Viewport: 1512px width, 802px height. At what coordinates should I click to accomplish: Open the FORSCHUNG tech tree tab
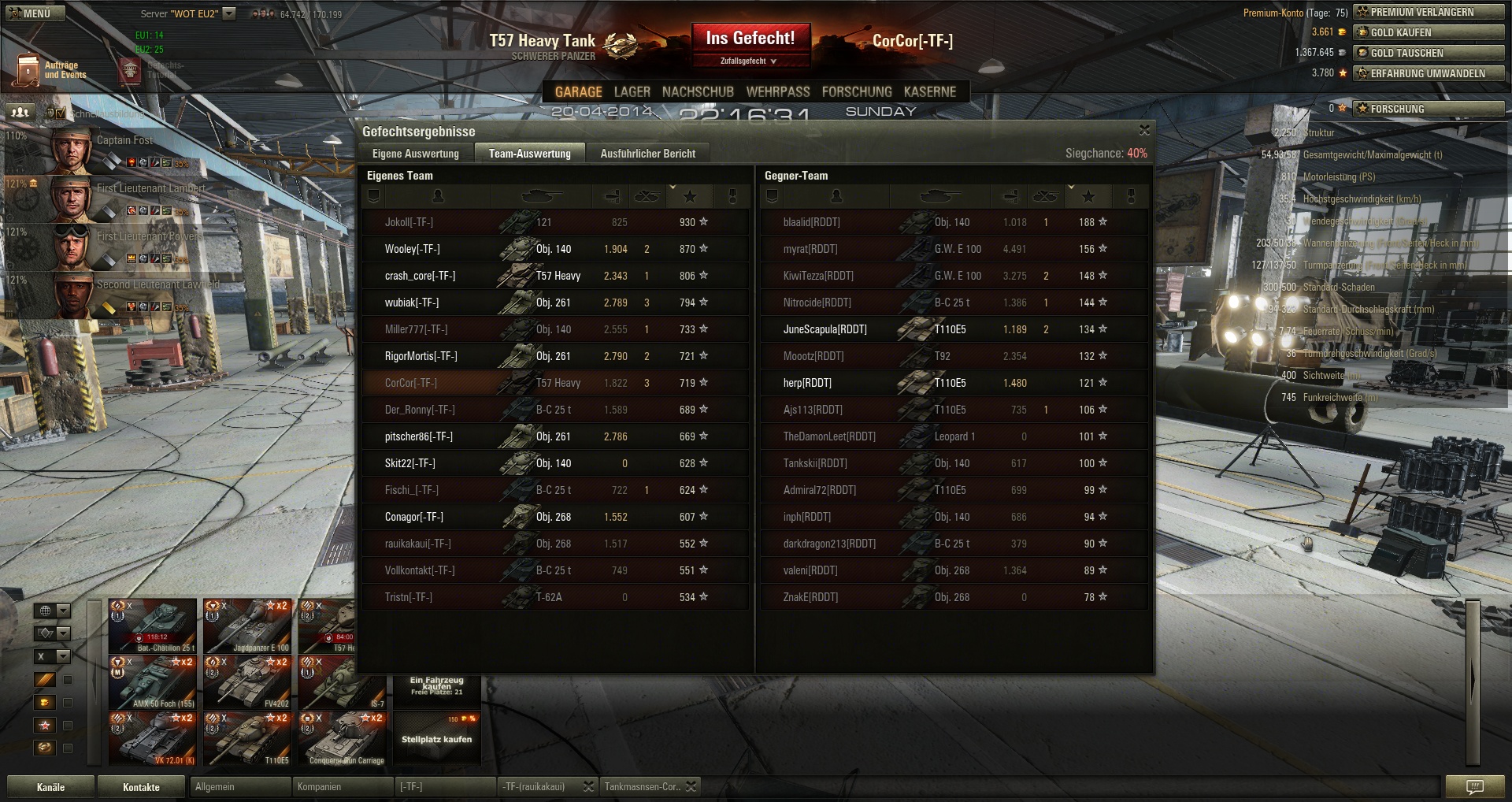pyautogui.click(x=857, y=91)
